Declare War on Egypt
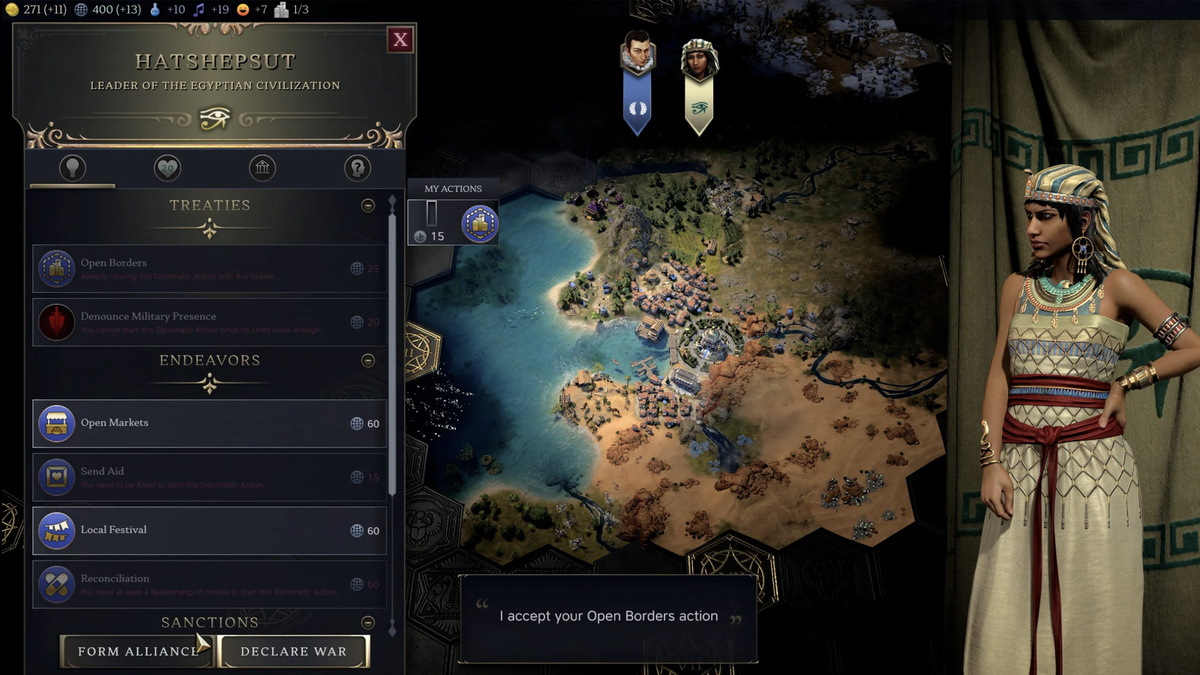The image size is (1200, 675). coord(293,651)
